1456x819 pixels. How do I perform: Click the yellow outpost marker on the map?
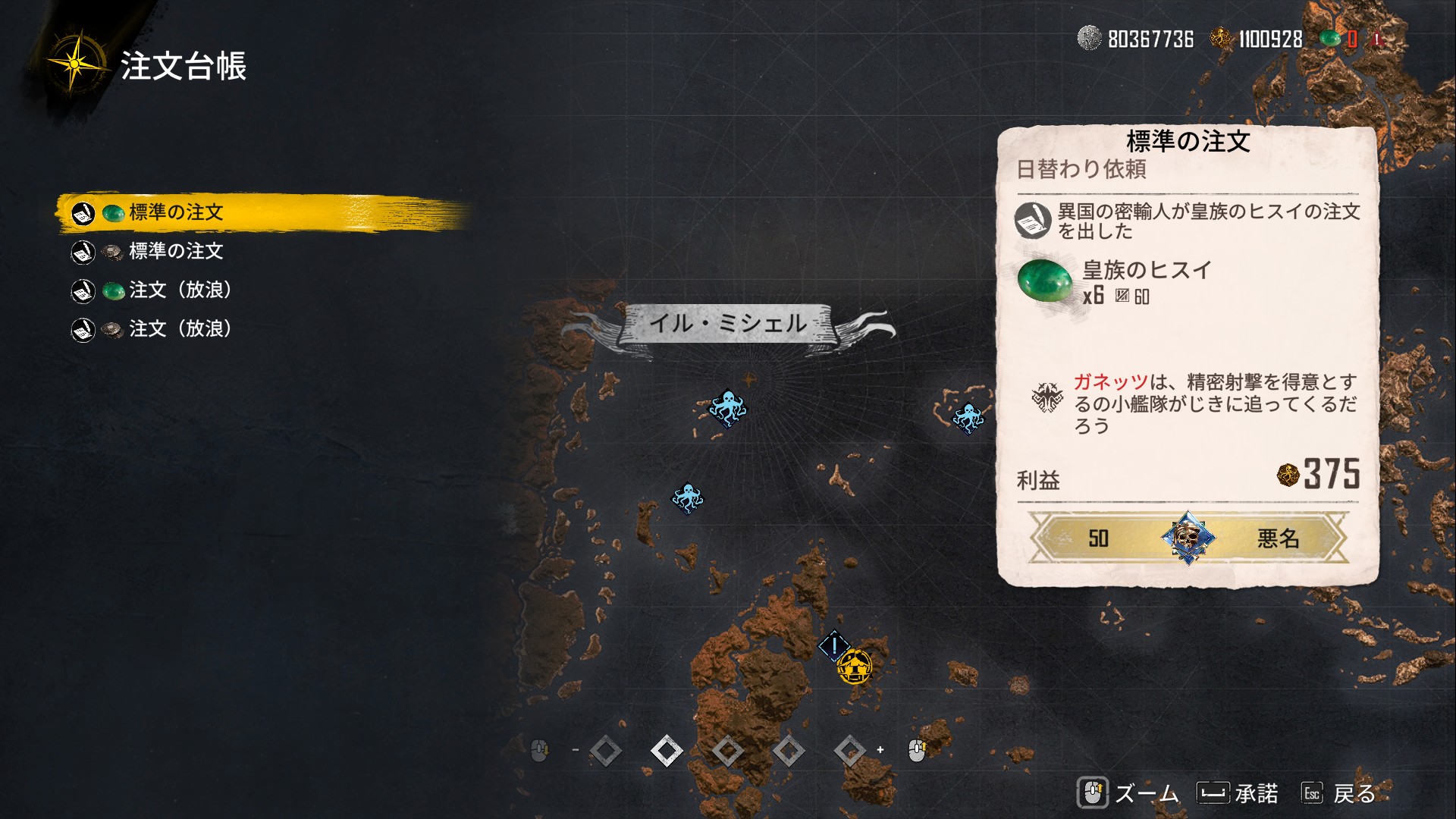pos(855,667)
